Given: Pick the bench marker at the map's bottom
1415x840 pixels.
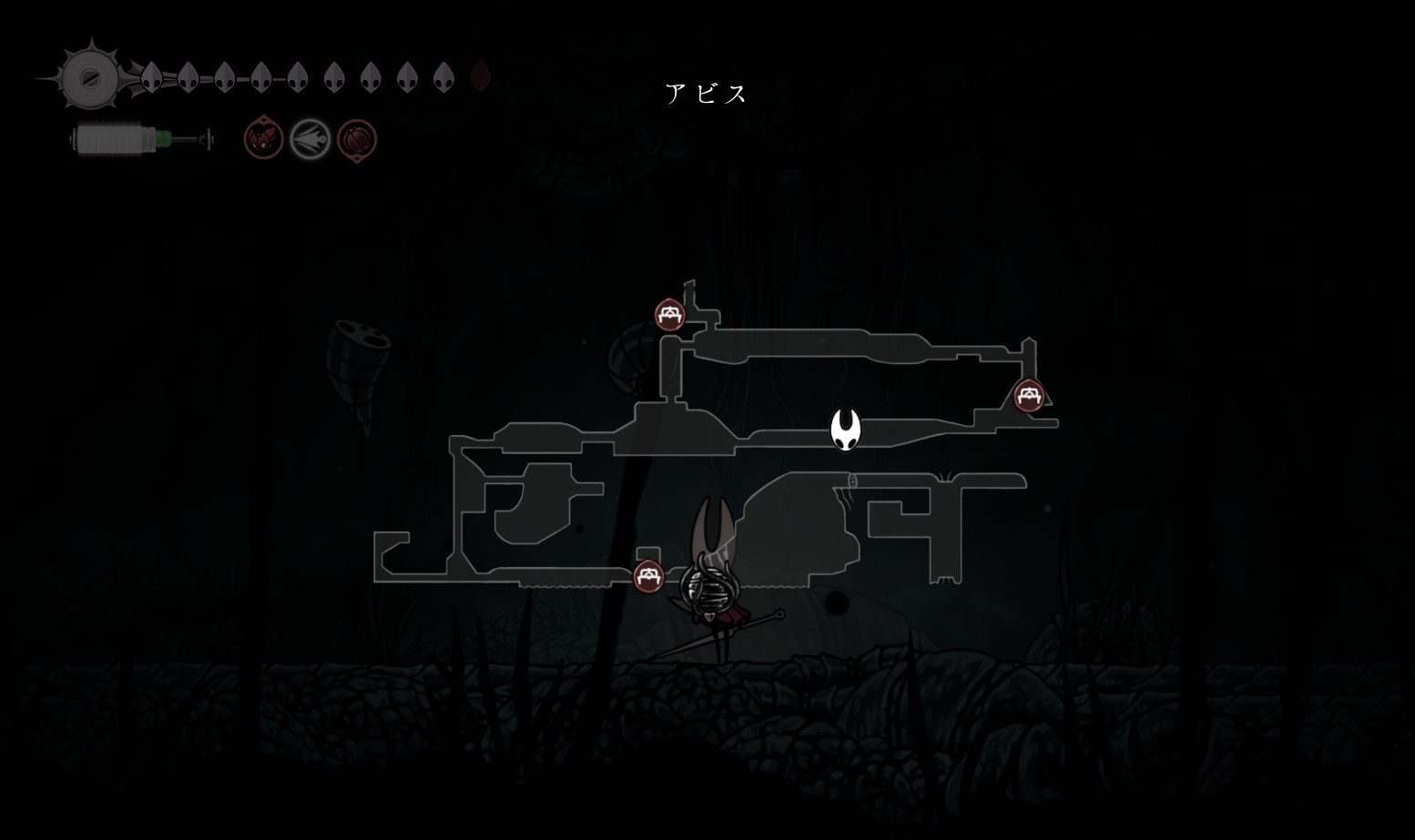Looking at the screenshot, I should tap(648, 576).
